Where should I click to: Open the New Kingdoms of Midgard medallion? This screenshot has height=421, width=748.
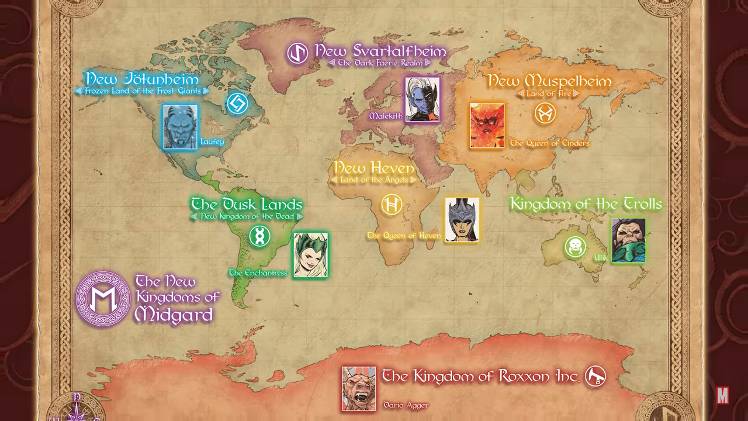tap(103, 298)
